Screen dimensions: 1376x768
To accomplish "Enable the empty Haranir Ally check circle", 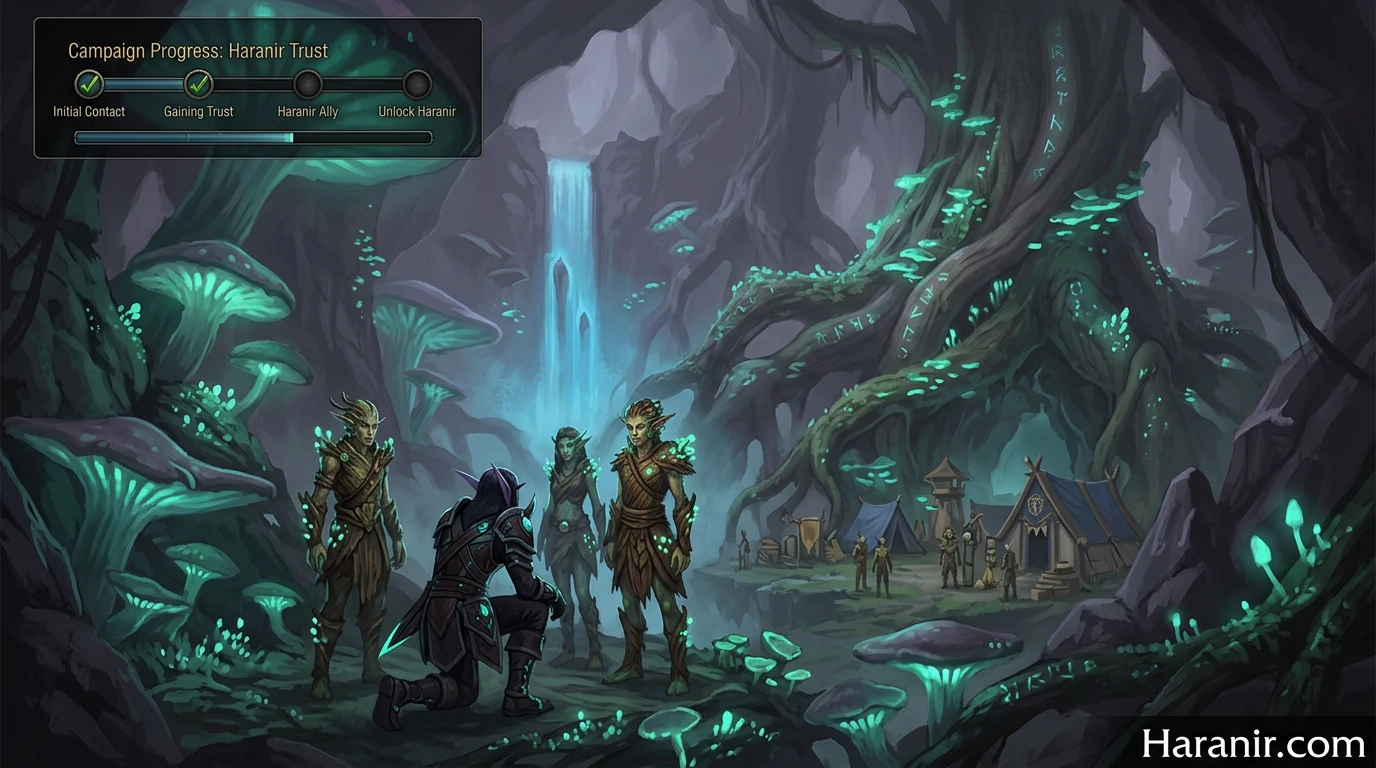I will 308,85.
